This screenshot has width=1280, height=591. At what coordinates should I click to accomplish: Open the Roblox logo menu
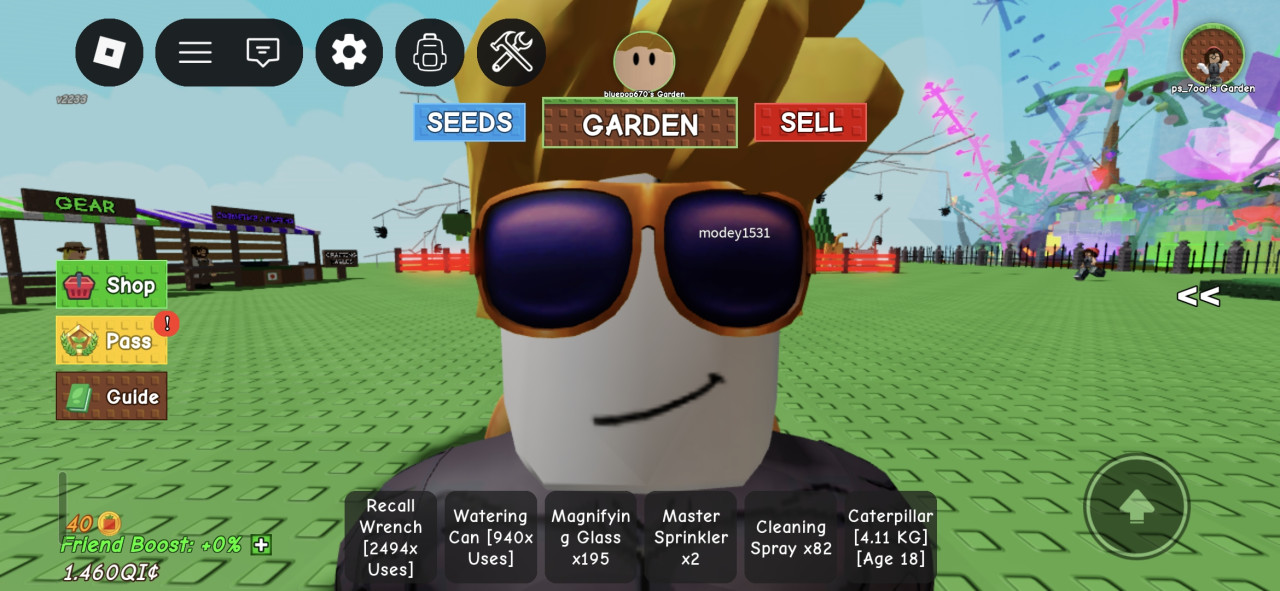109,52
